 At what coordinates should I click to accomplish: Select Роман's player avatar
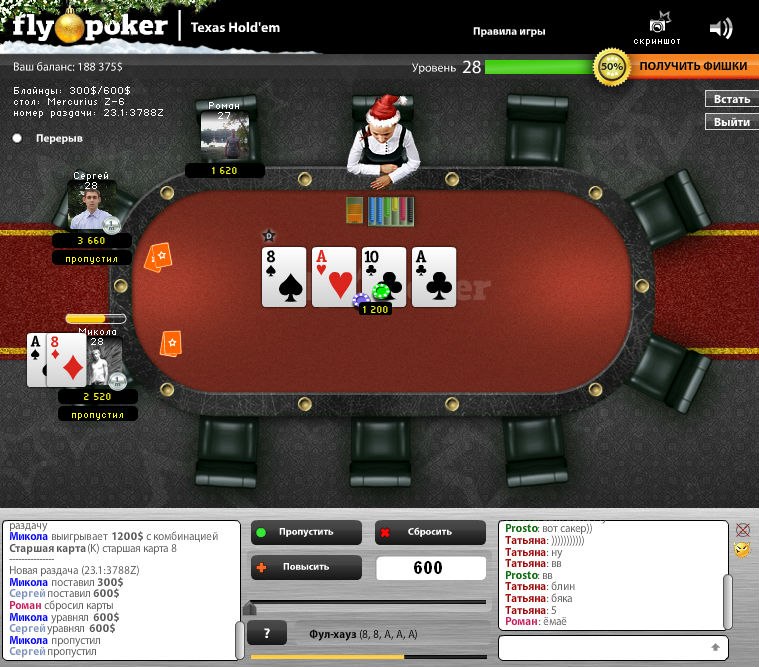224,135
